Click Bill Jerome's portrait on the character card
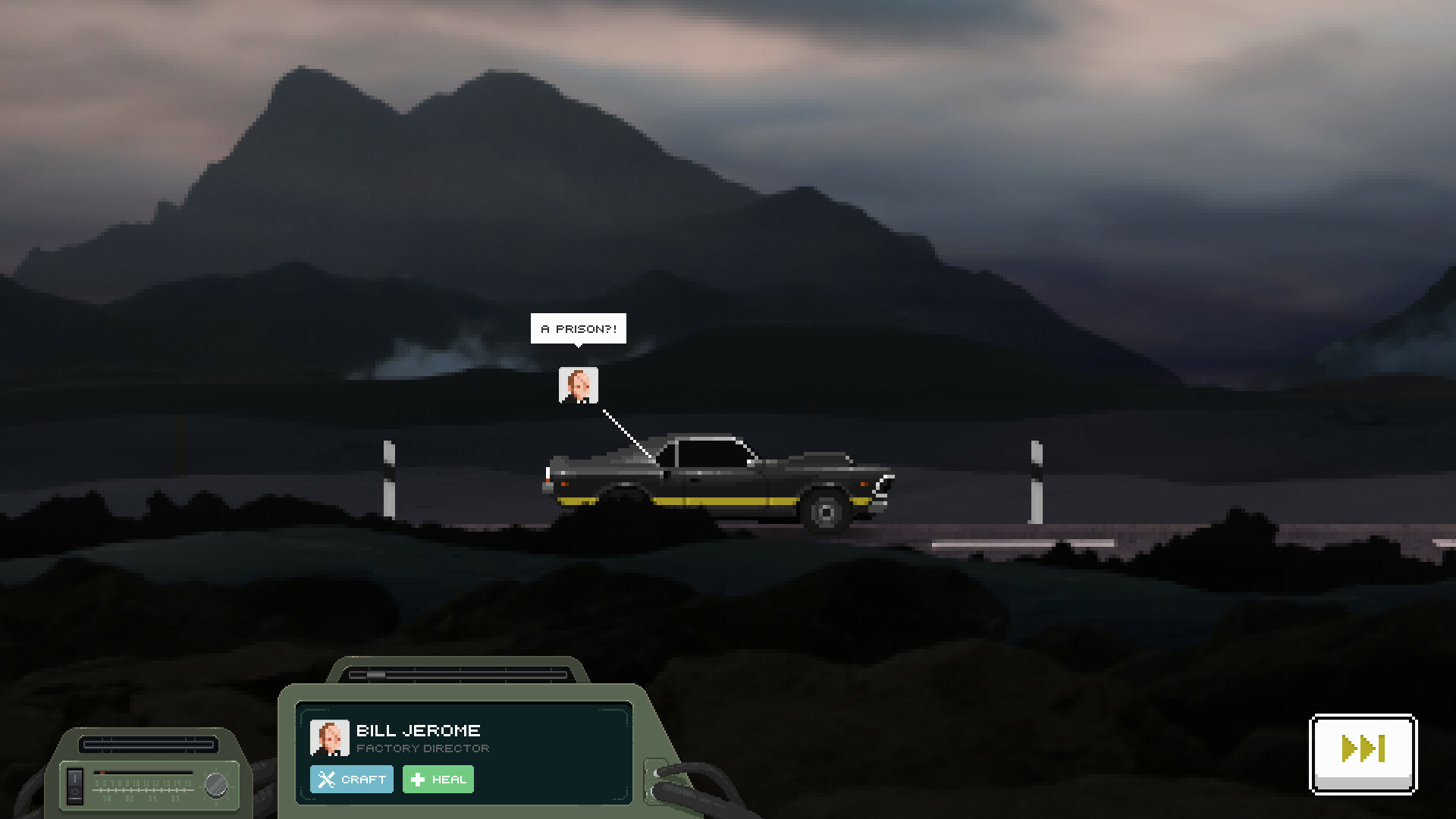 (329, 737)
